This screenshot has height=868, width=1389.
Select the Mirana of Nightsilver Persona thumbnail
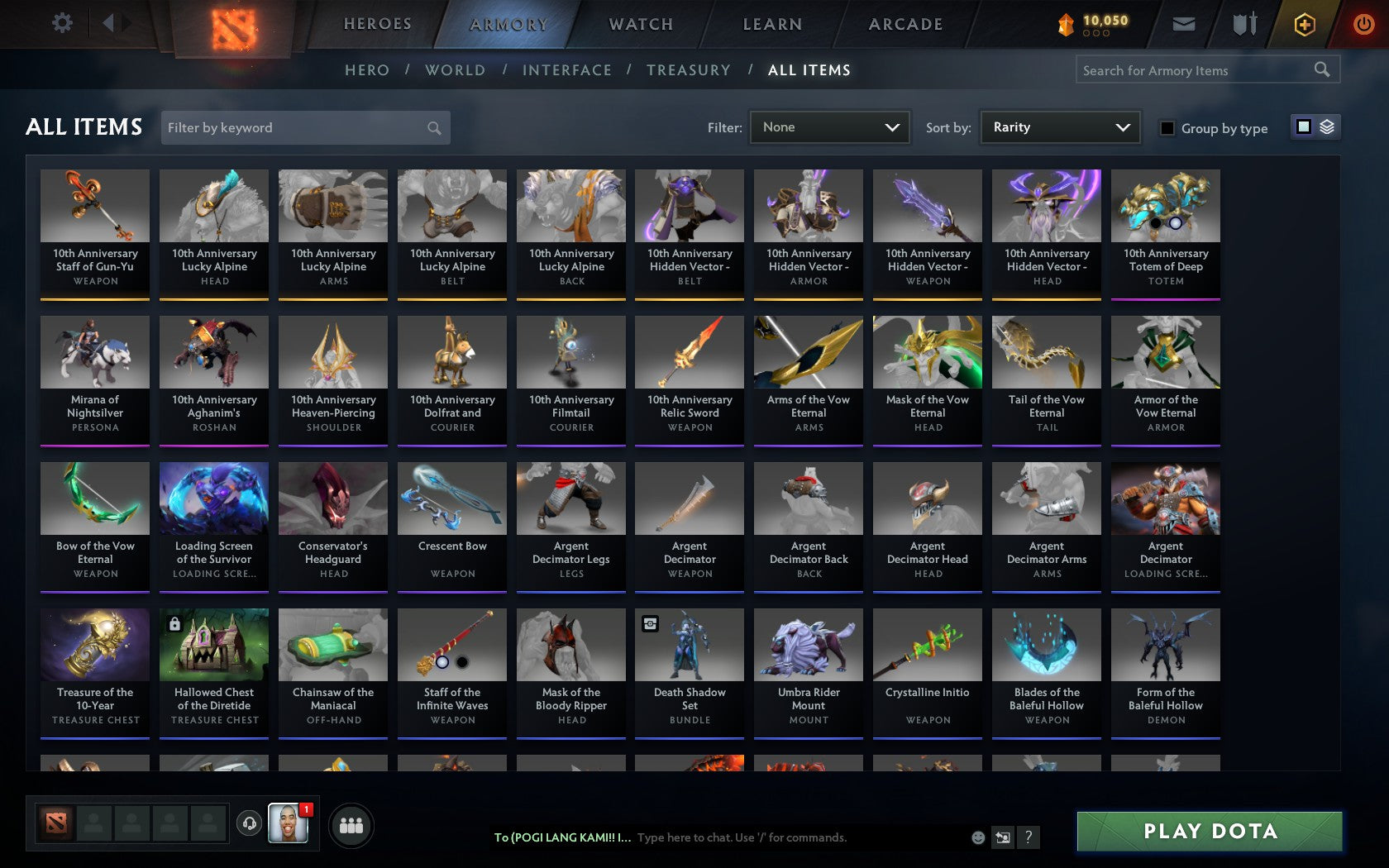tap(94, 351)
